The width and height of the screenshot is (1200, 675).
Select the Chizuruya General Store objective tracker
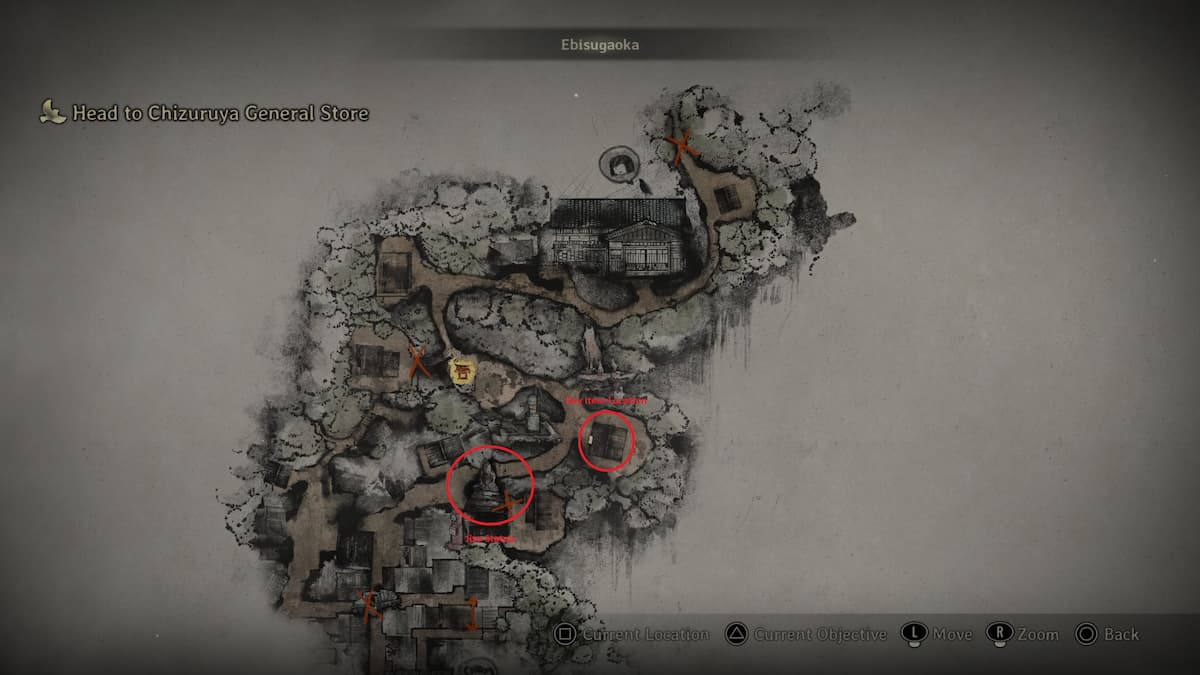(x=205, y=113)
